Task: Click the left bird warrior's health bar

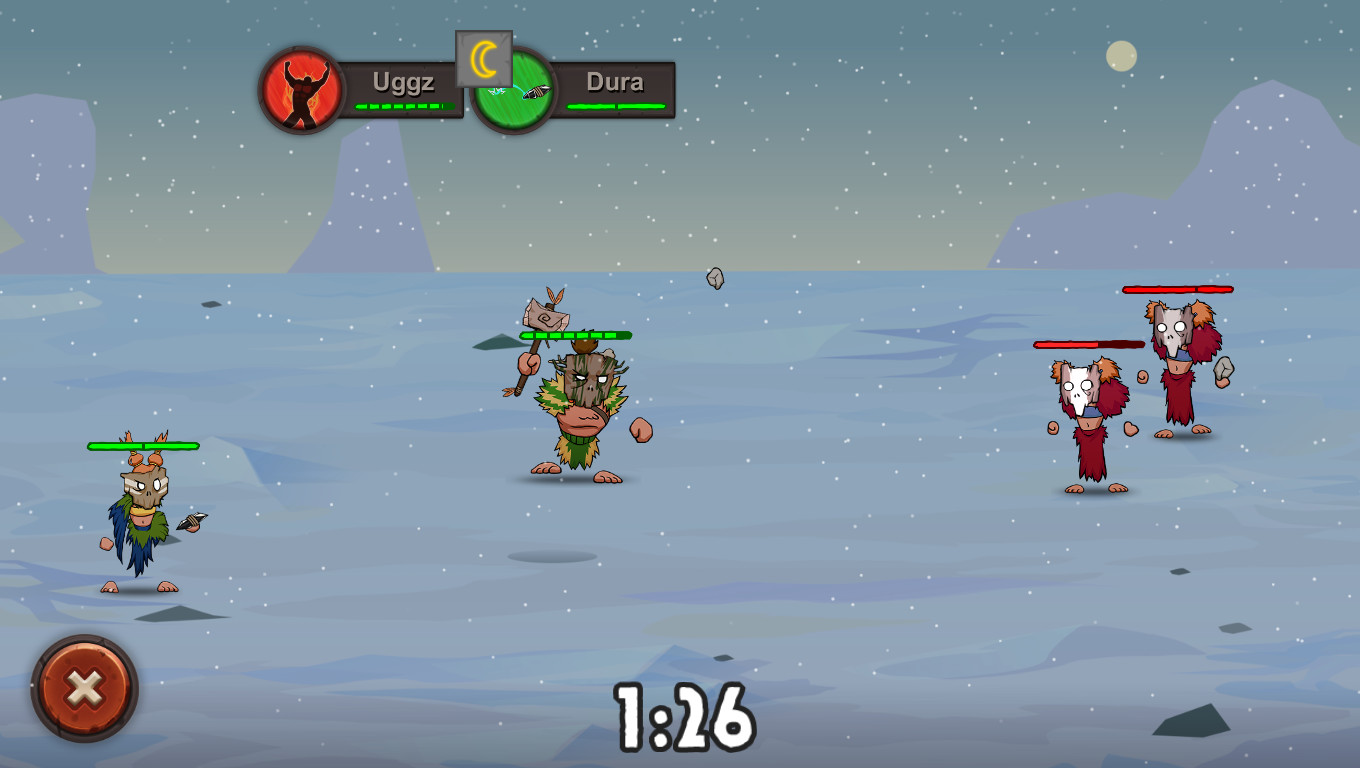Action: (x=142, y=444)
